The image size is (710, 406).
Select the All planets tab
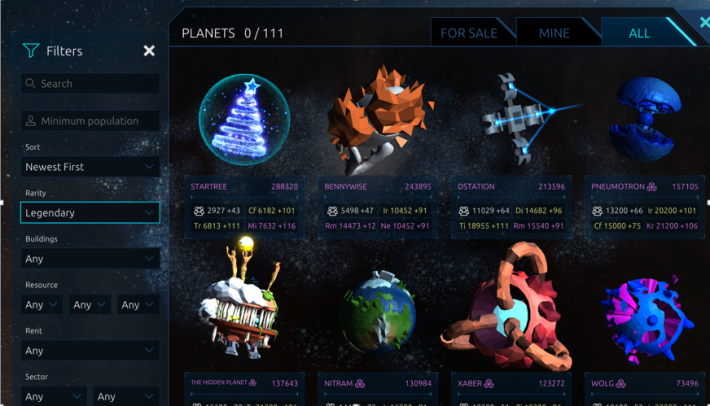639,33
